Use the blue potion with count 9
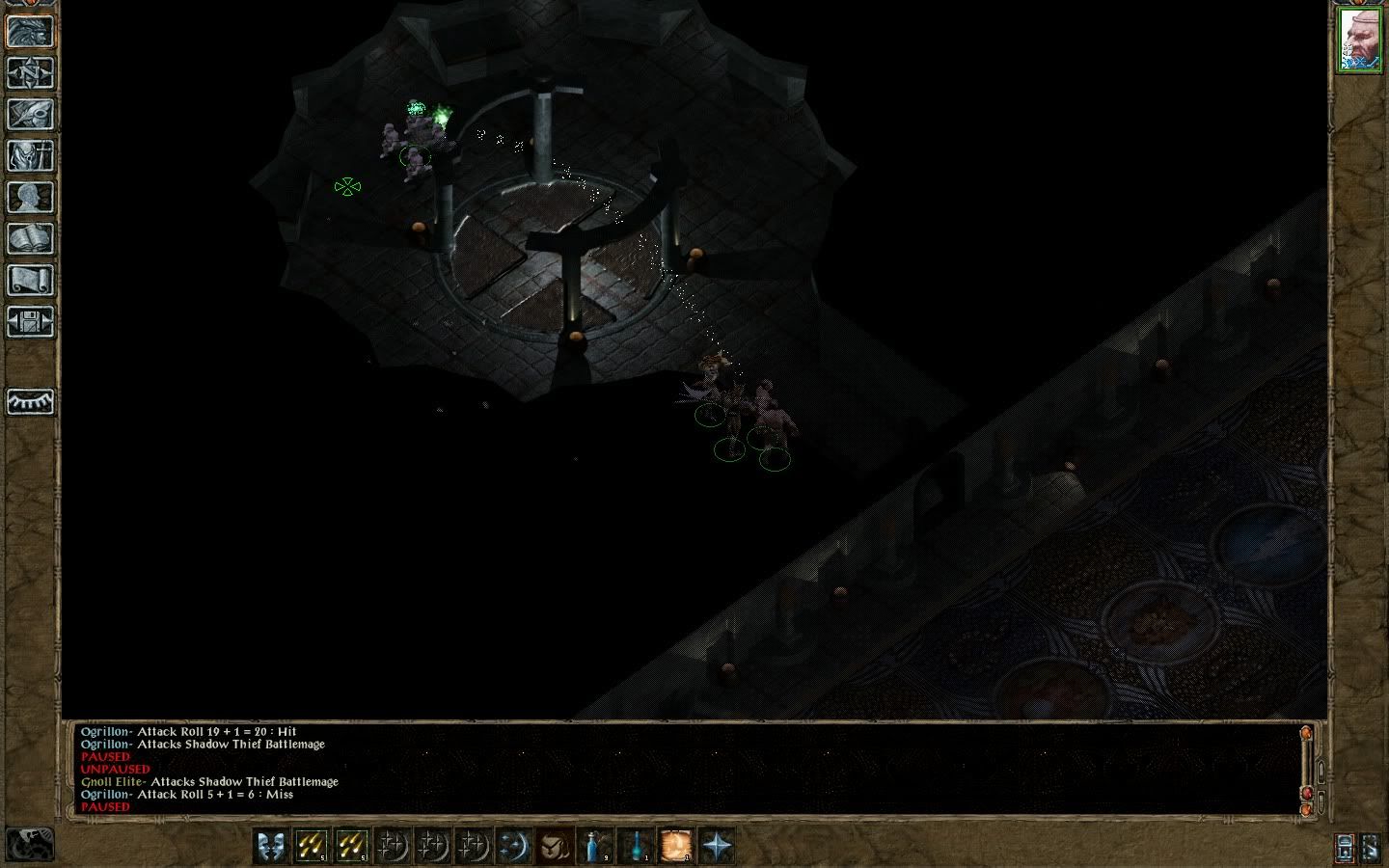The height and width of the screenshot is (868, 1389). [x=595, y=847]
